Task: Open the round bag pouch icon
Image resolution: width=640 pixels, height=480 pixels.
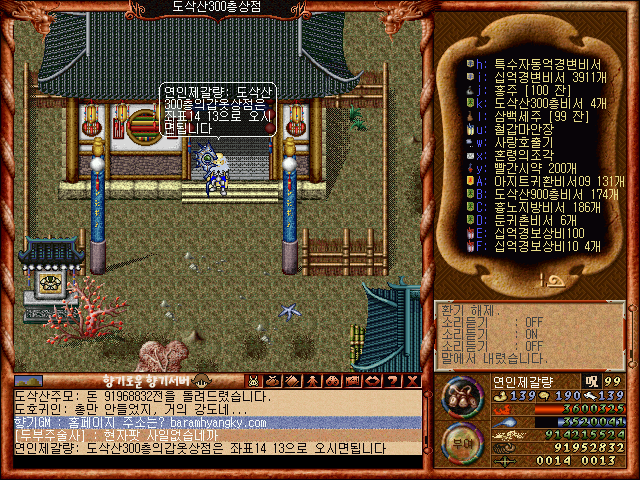Action: [x=459, y=395]
